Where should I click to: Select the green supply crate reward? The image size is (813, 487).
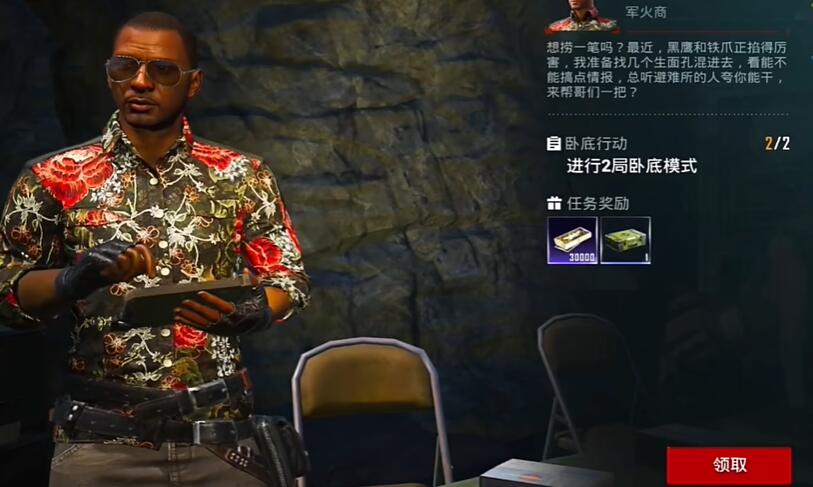[x=625, y=240]
